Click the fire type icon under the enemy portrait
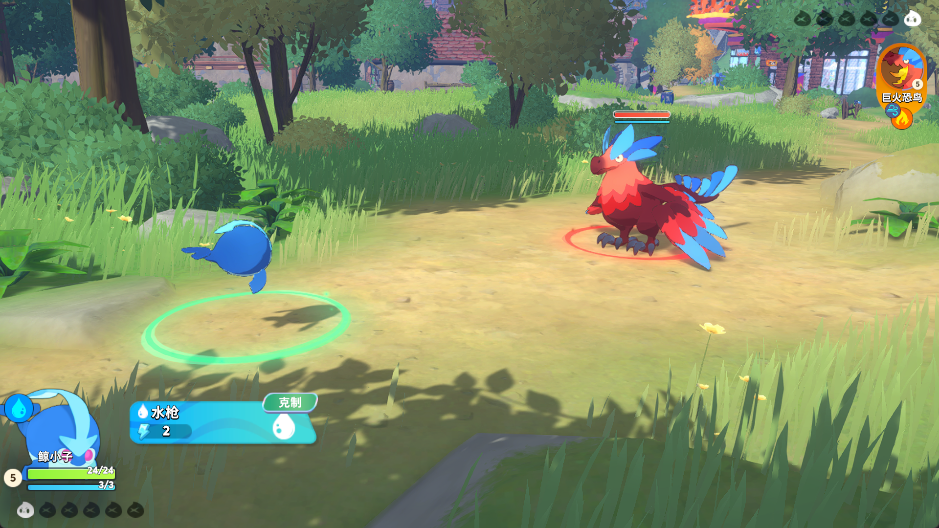This screenshot has width=939, height=528. point(904,120)
